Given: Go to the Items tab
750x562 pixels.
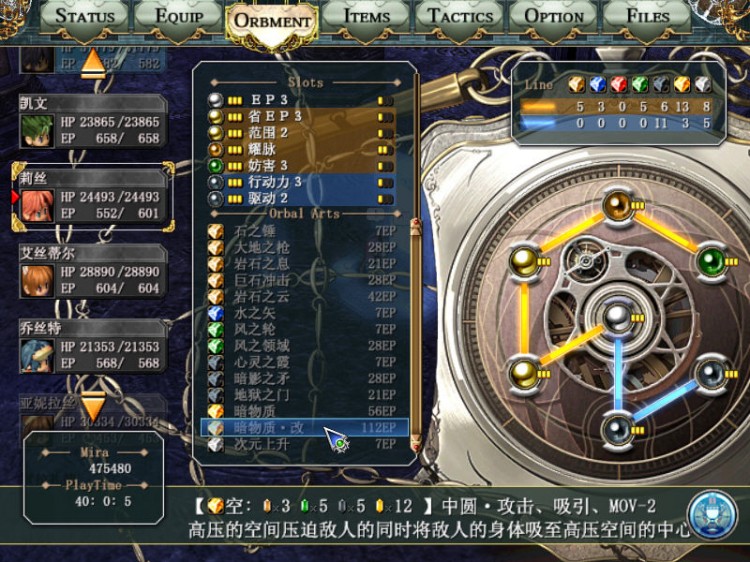Looking at the screenshot, I should click(x=366, y=16).
